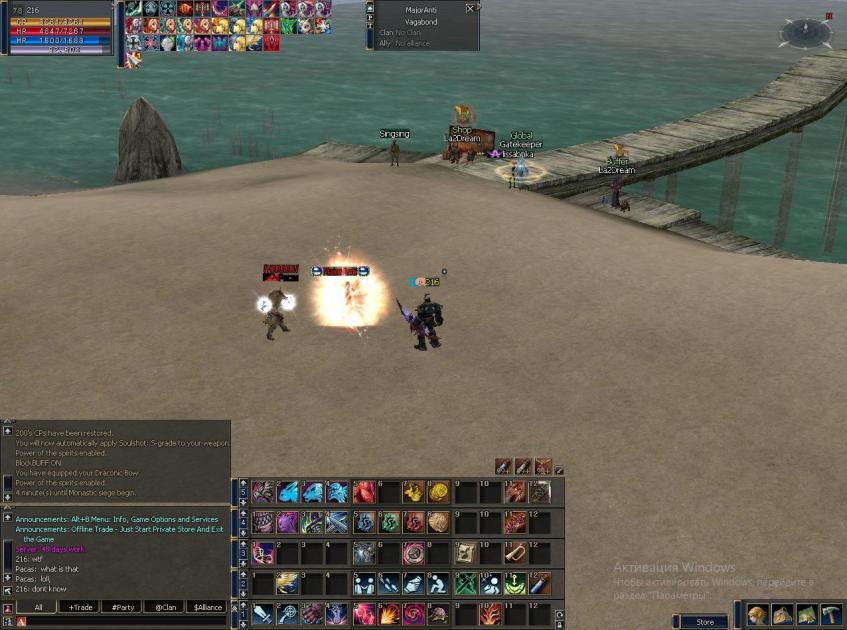Open the #Party chat tab
This screenshot has width=847, height=630.
click(123, 607)
